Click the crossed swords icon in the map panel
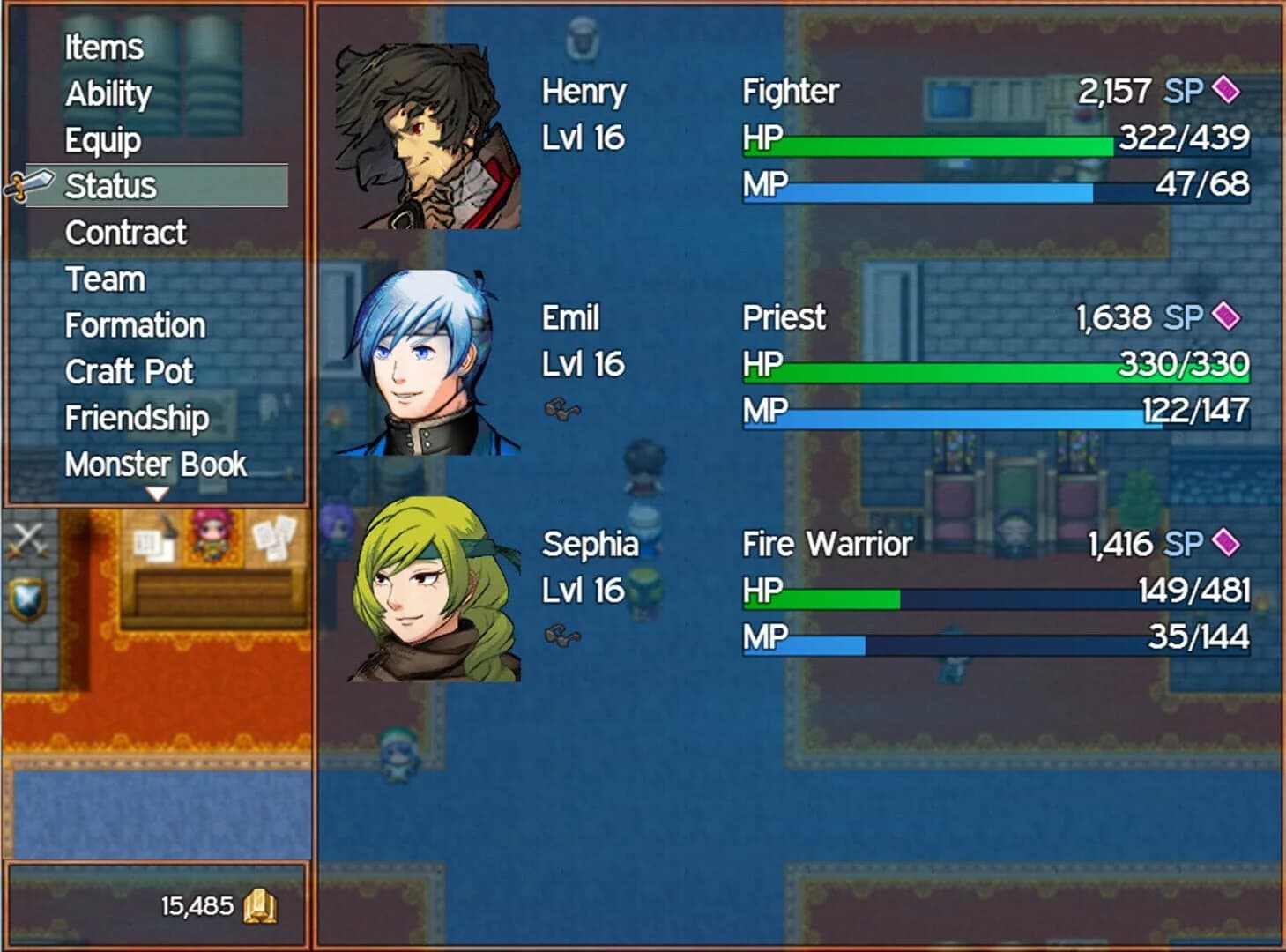 (28, 538)
